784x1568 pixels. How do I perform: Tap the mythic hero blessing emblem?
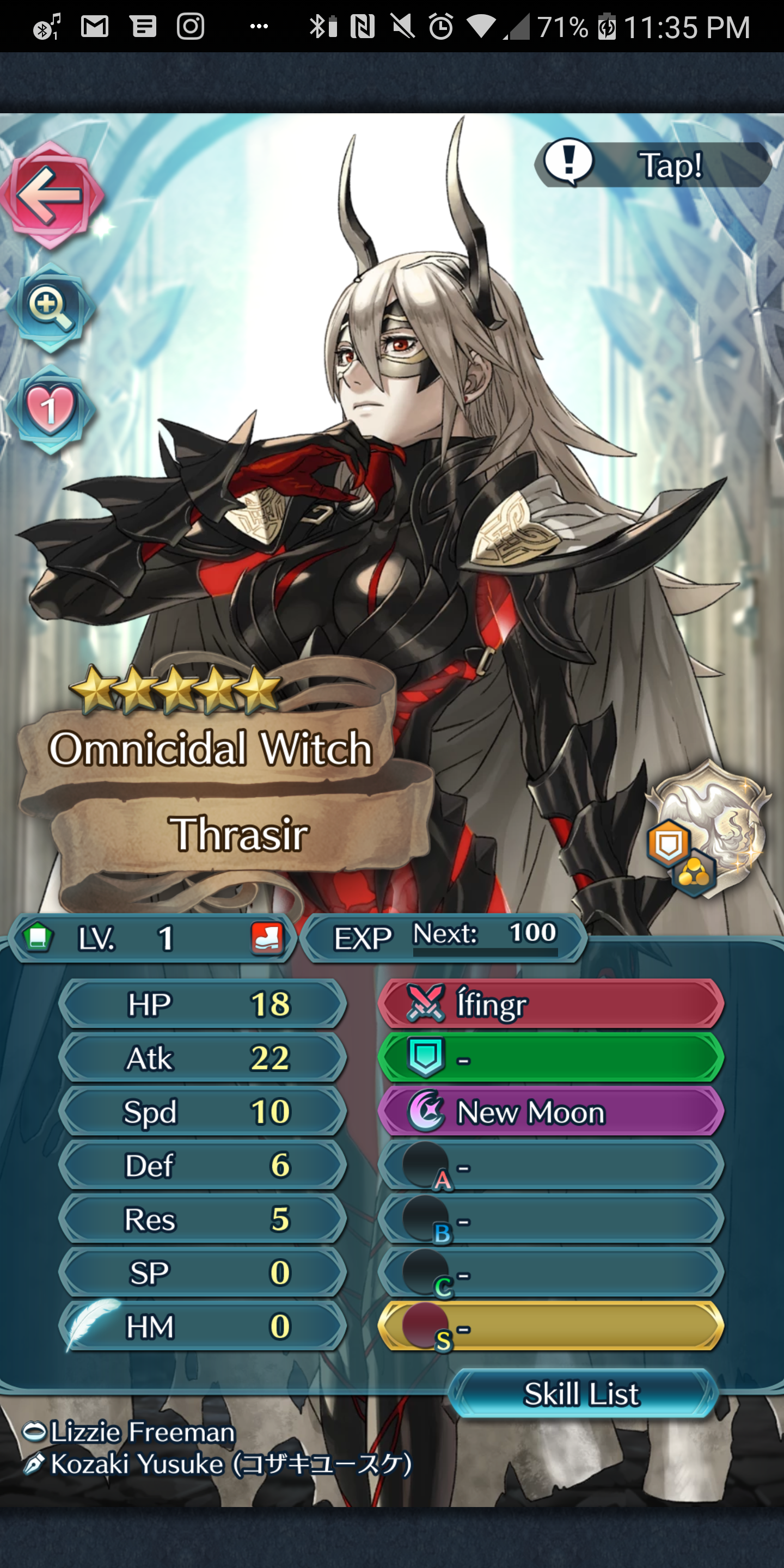pos(706,828)
